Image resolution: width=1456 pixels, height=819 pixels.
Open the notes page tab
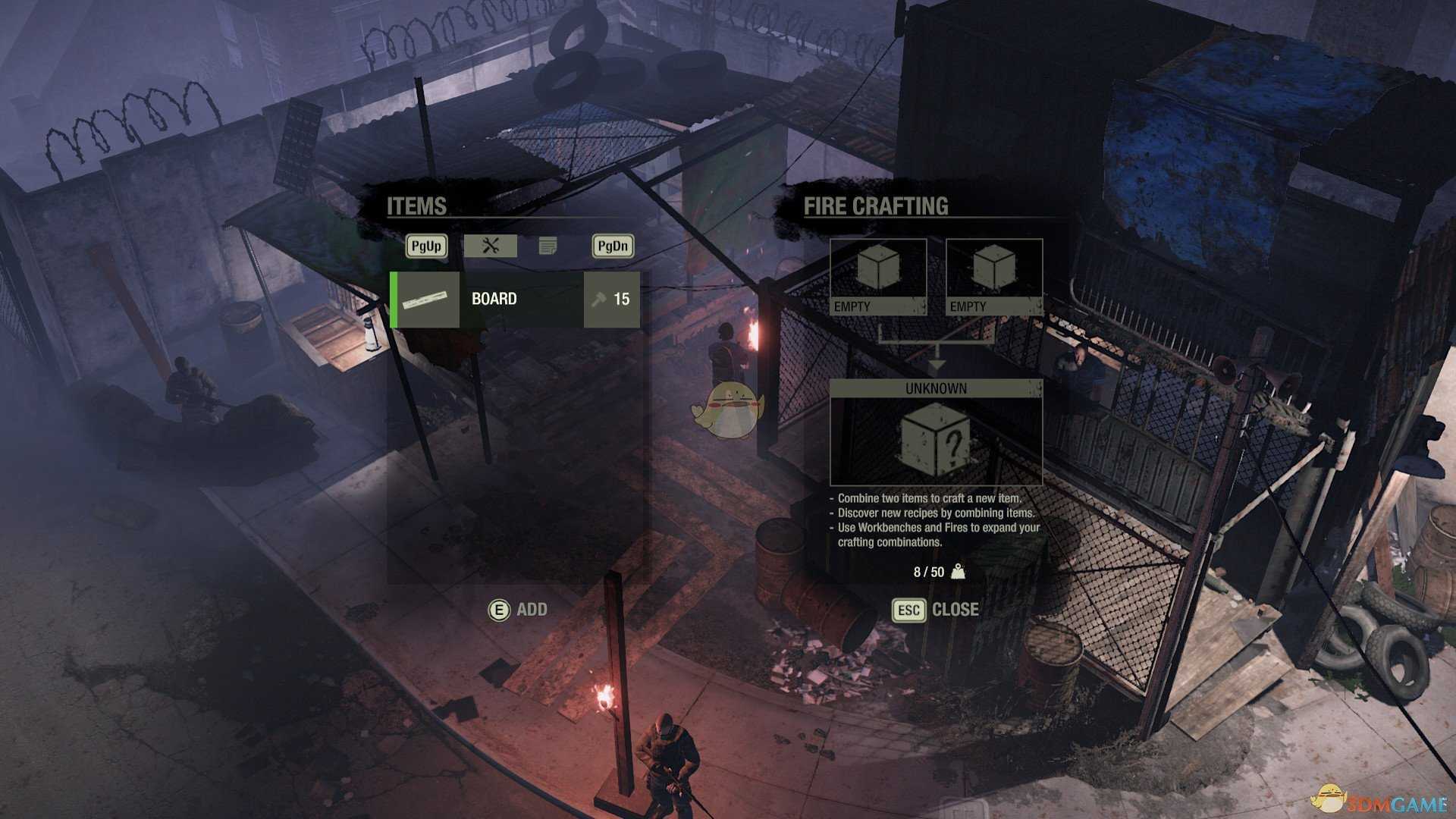[x=548, y=246]
